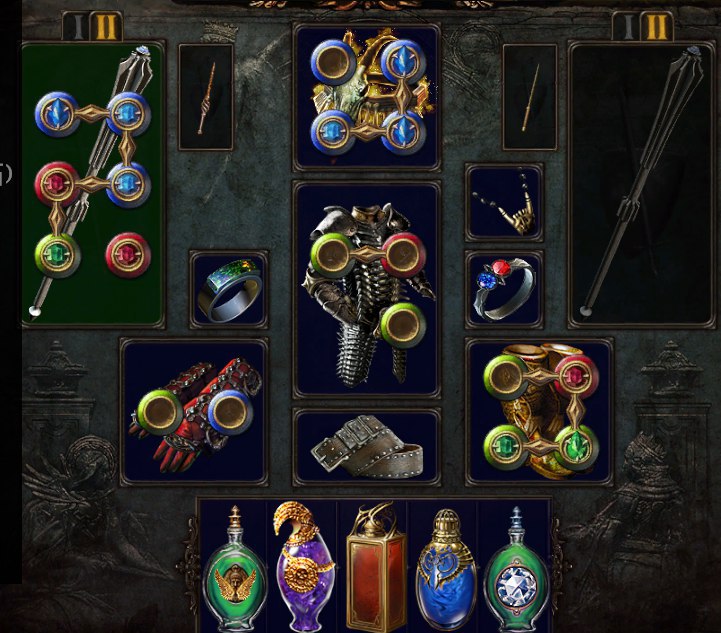The height and width of the screenshot is (633, 721).
Task: Select the green flask with winged helmet emblem
Action: [x=235, y=568]
